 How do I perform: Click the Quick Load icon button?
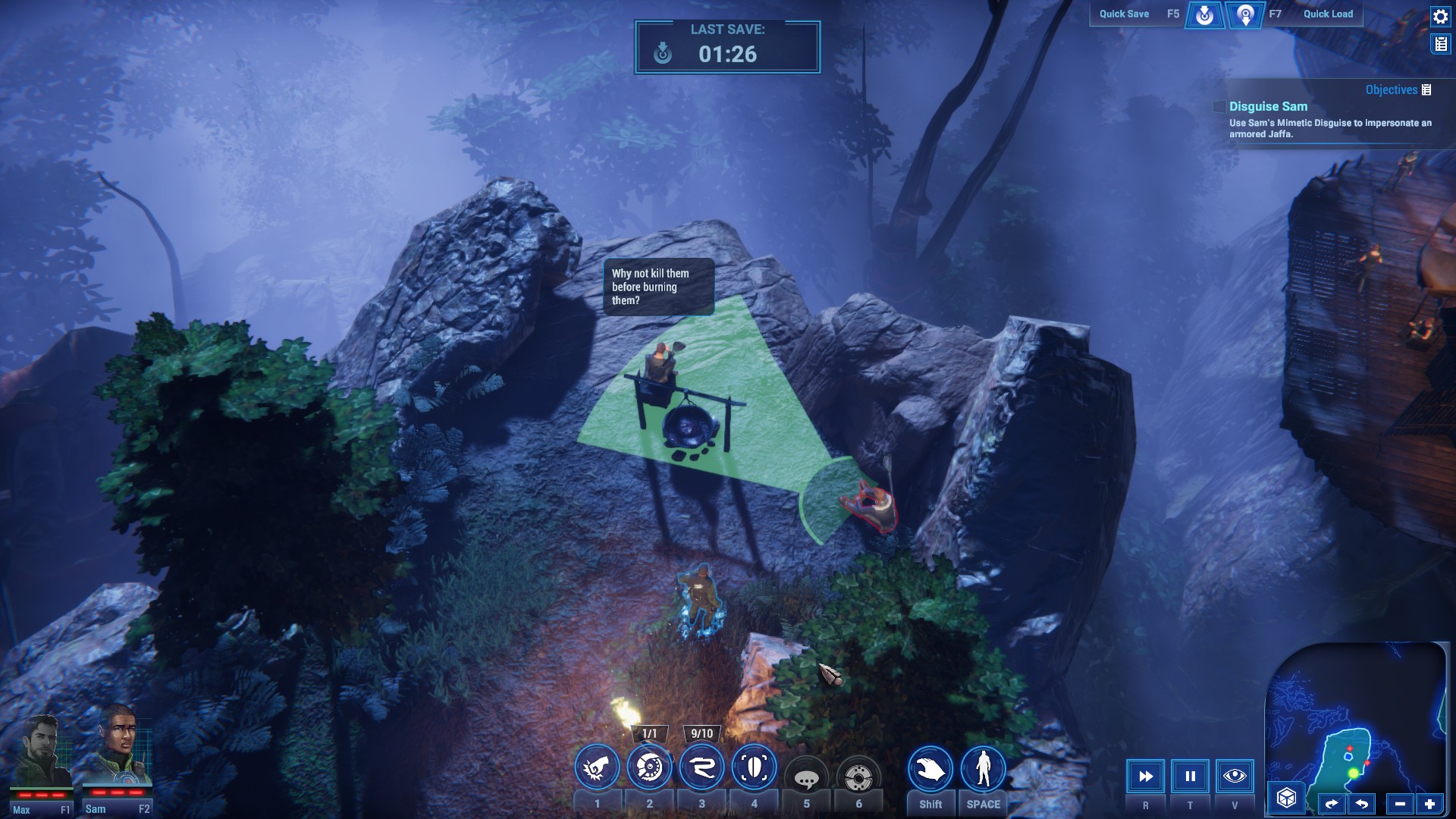1245,14
